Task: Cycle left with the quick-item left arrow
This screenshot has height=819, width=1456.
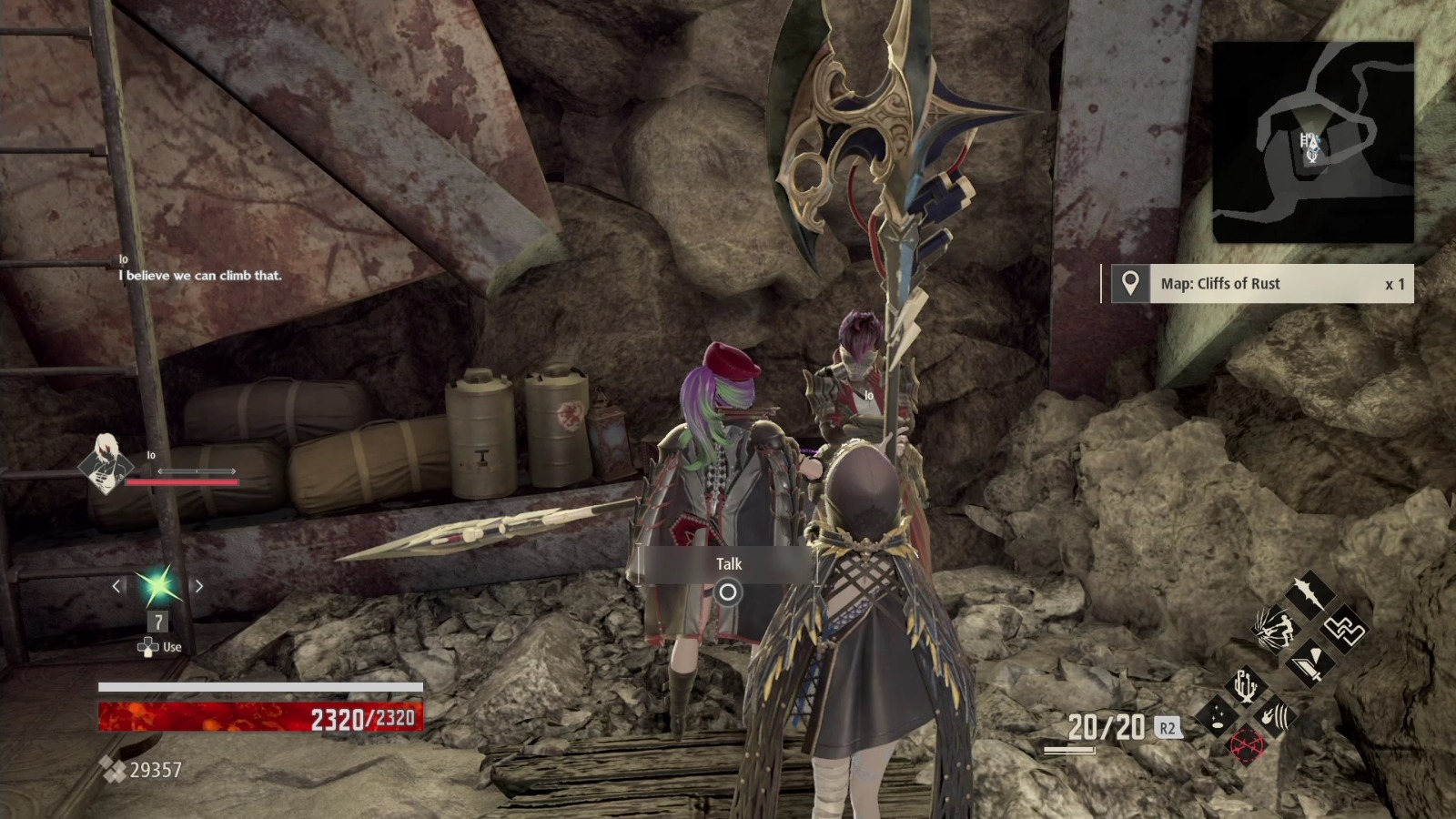Action: coord(116,586)
